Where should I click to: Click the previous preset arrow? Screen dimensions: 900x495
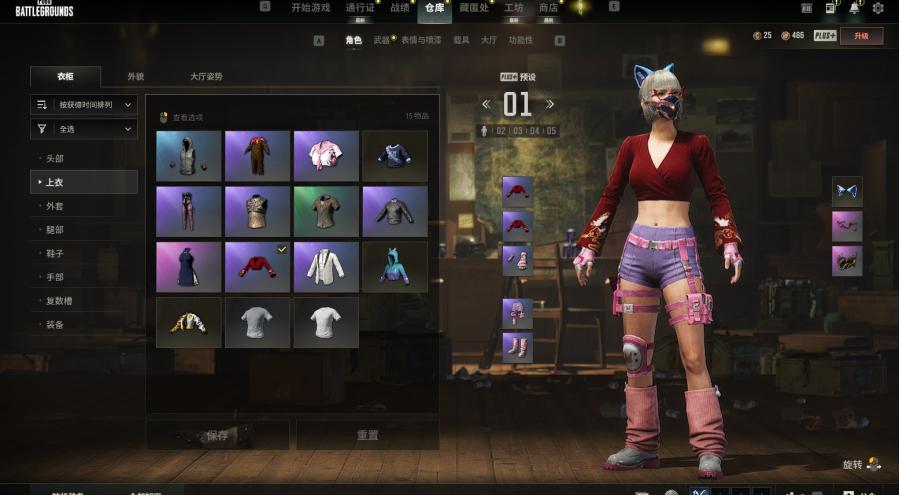[486, 104]
